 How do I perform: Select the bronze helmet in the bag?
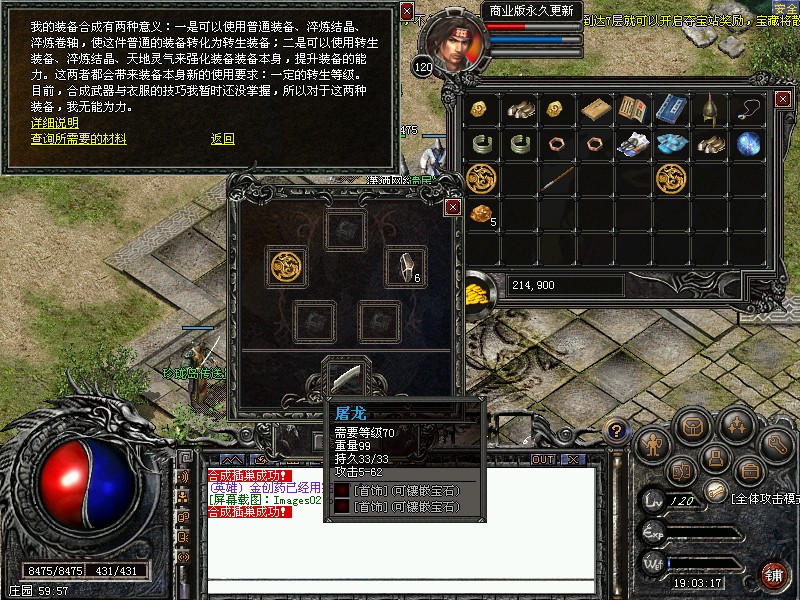[x=710, y=109]
